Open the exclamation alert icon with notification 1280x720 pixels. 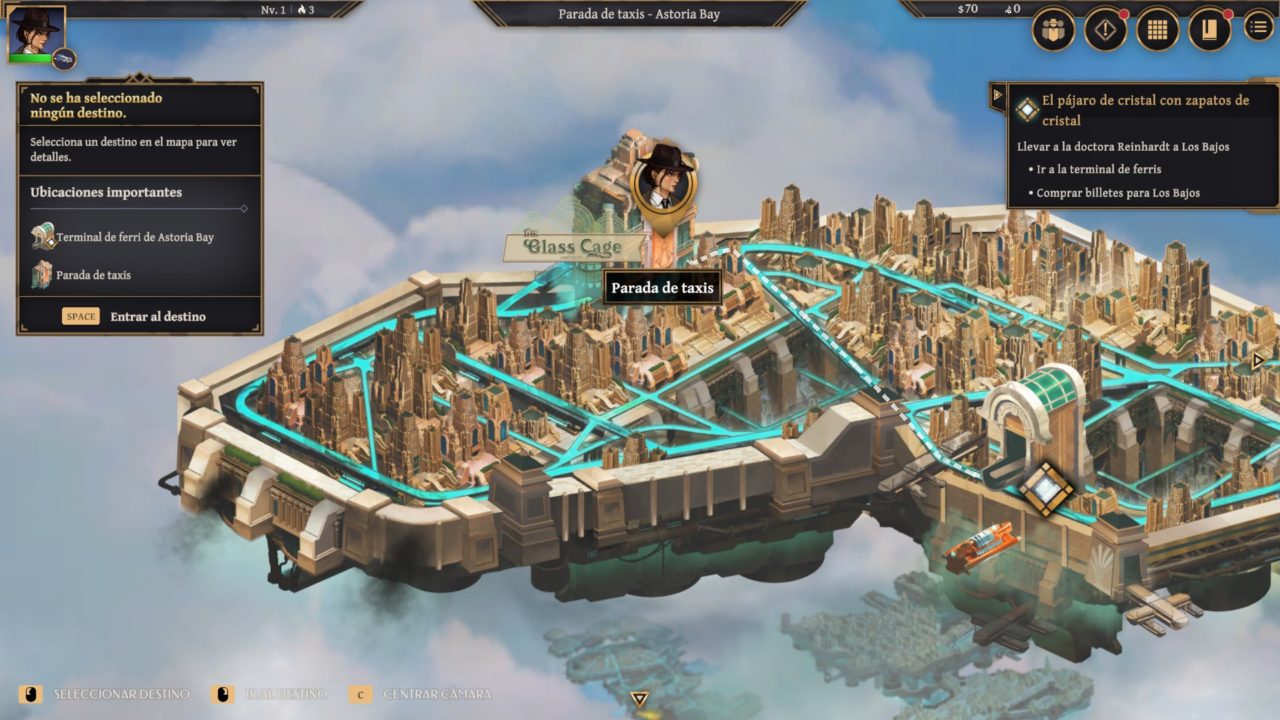click(1105, 30)
